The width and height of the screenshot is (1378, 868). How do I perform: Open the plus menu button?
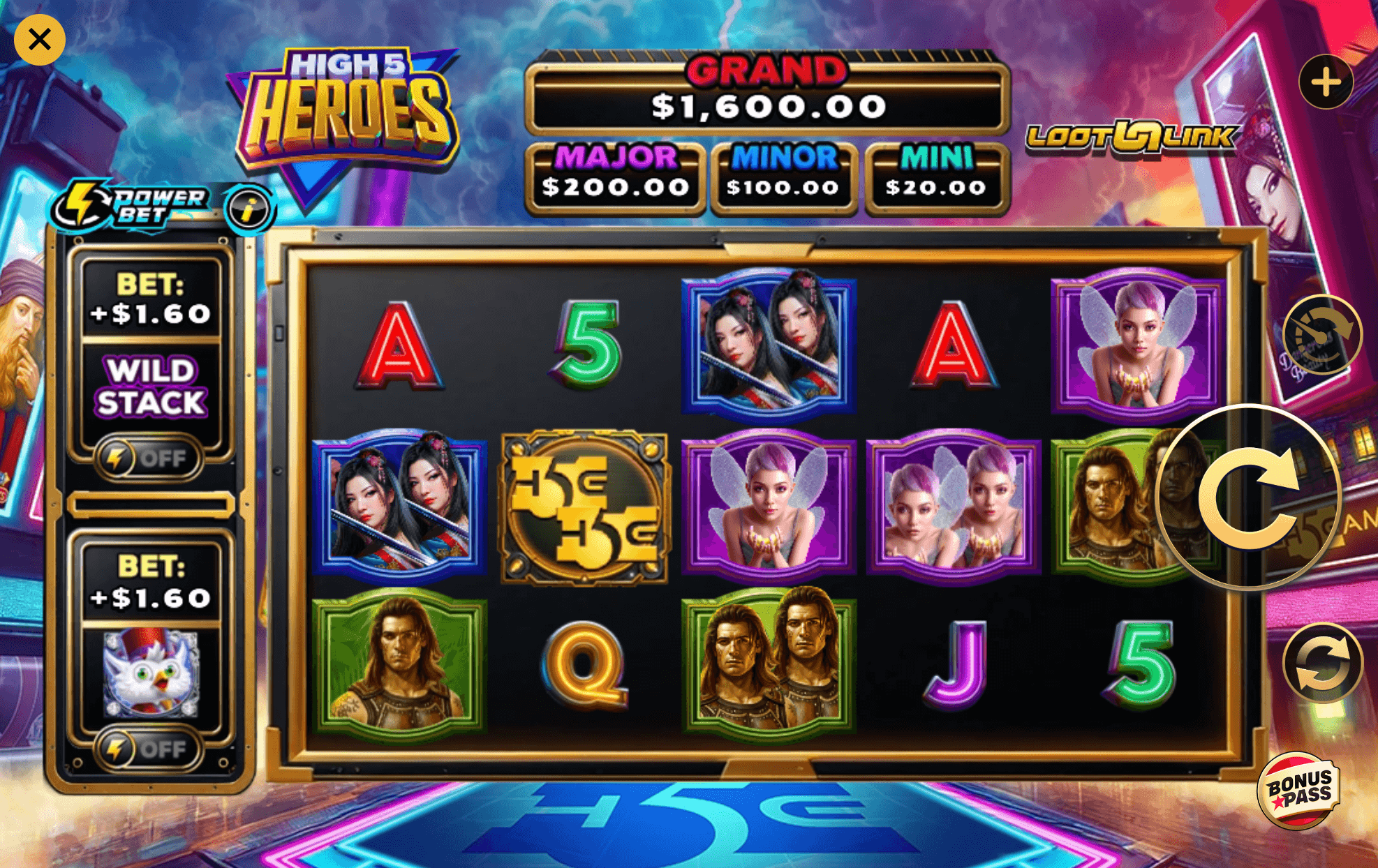pyautogui.click(x=1326, y=82)
